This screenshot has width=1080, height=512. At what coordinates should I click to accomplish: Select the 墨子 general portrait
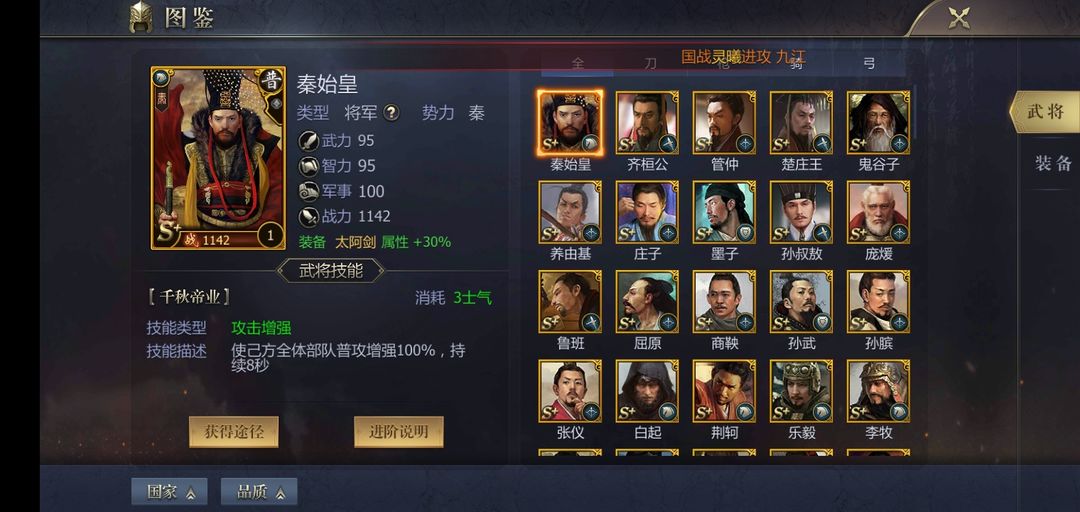[x=724, y=212]
